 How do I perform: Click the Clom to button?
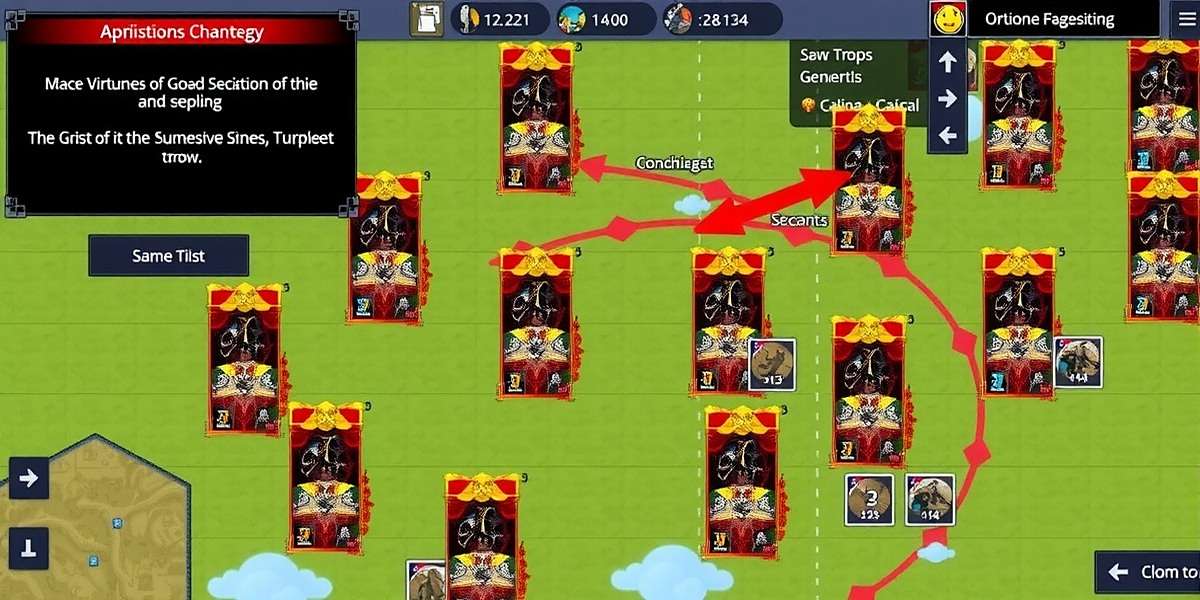tap(1148, 573)
